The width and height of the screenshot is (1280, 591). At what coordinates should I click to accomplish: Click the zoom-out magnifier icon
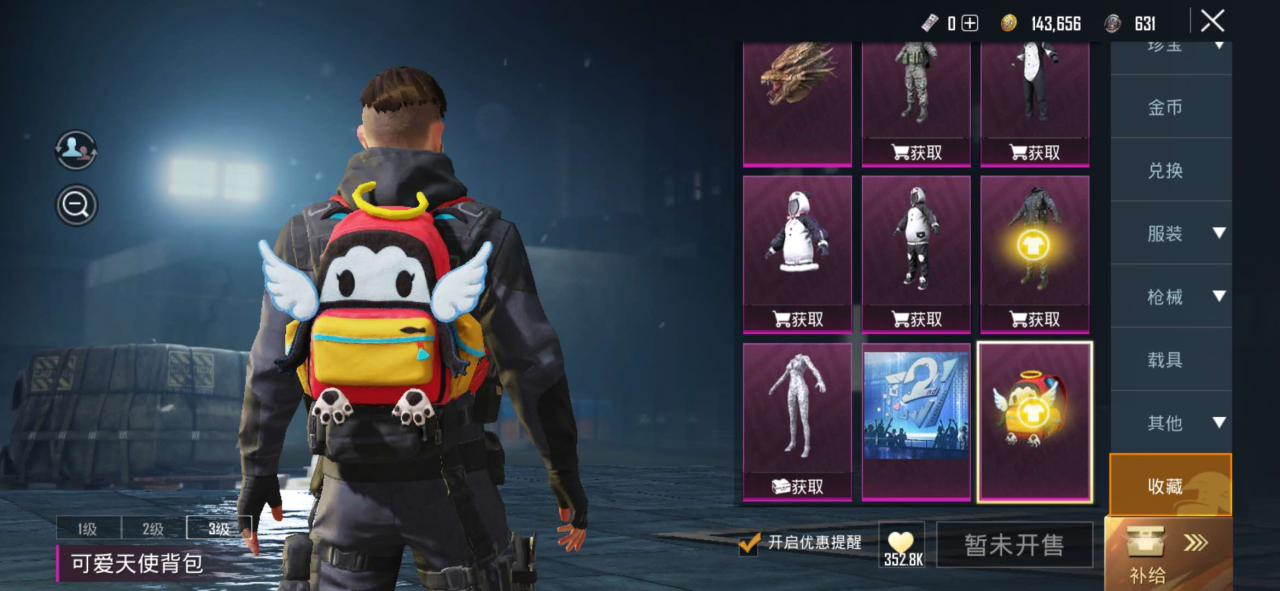[x=76, y=205]
